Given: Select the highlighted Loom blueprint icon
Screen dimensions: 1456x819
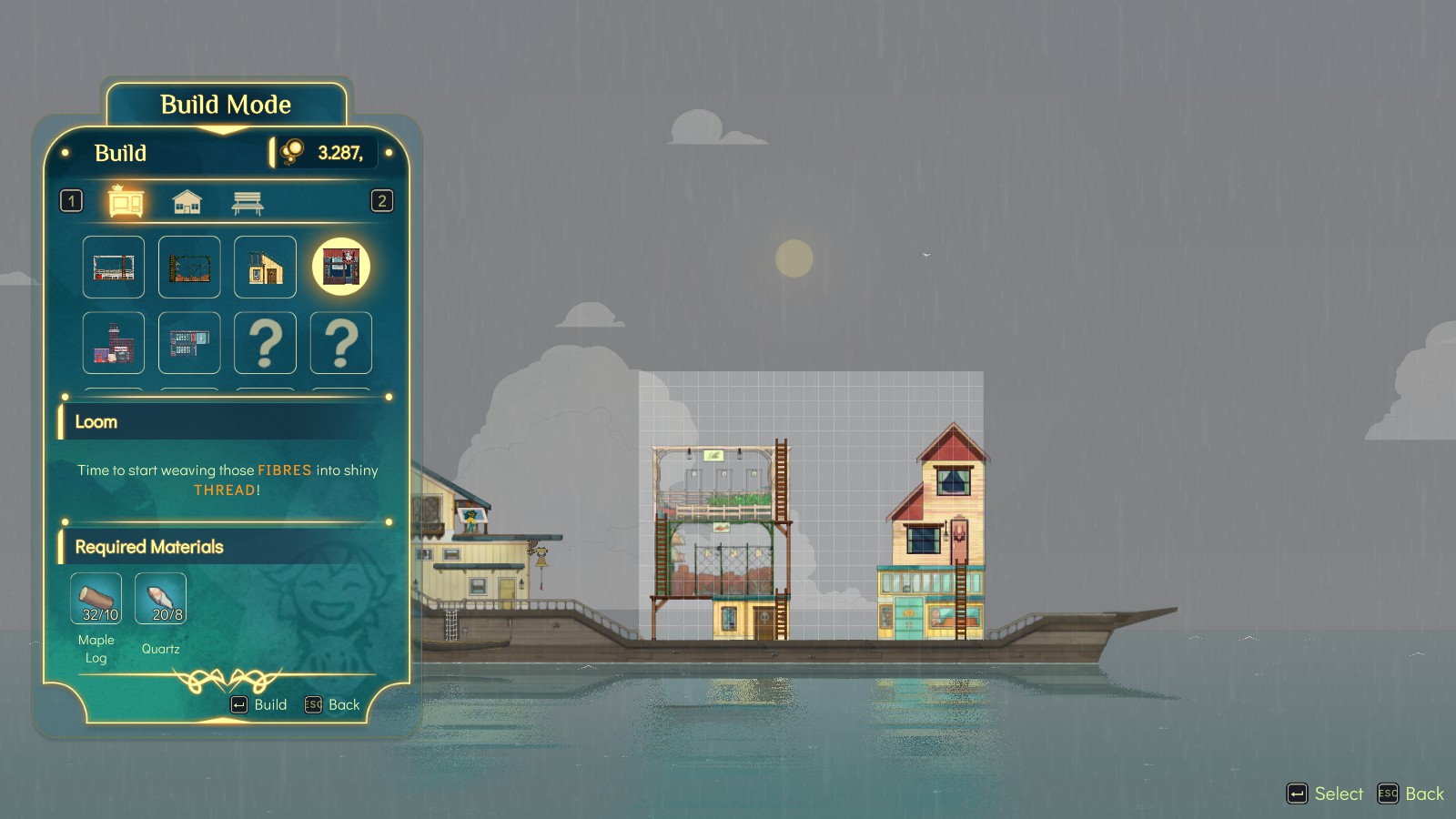Looking at the screenshot, I should tap(340, 267).
